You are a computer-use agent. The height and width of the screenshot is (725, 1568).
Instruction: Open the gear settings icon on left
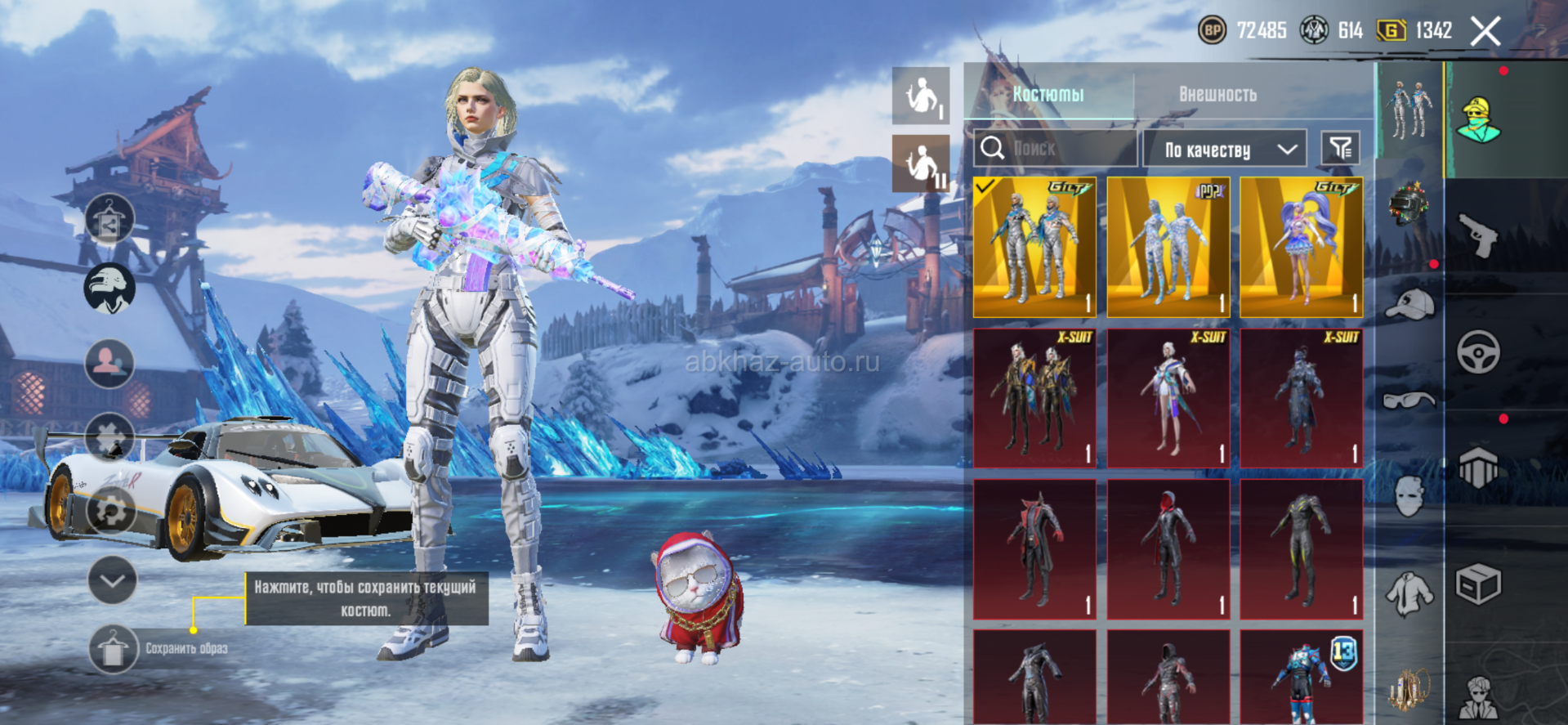click(x=110, y=511)
